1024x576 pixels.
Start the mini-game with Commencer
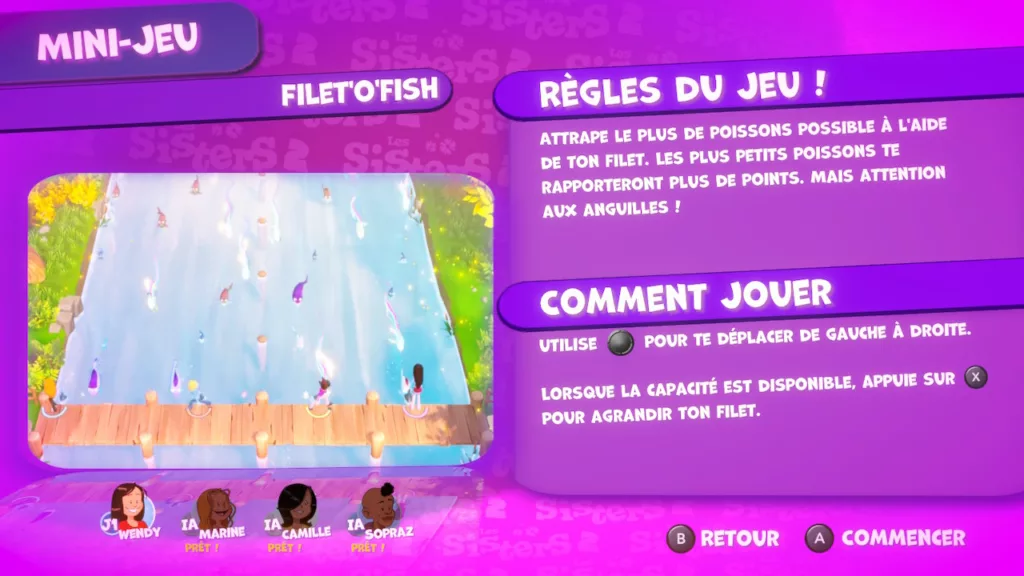(x=886, y=538)
